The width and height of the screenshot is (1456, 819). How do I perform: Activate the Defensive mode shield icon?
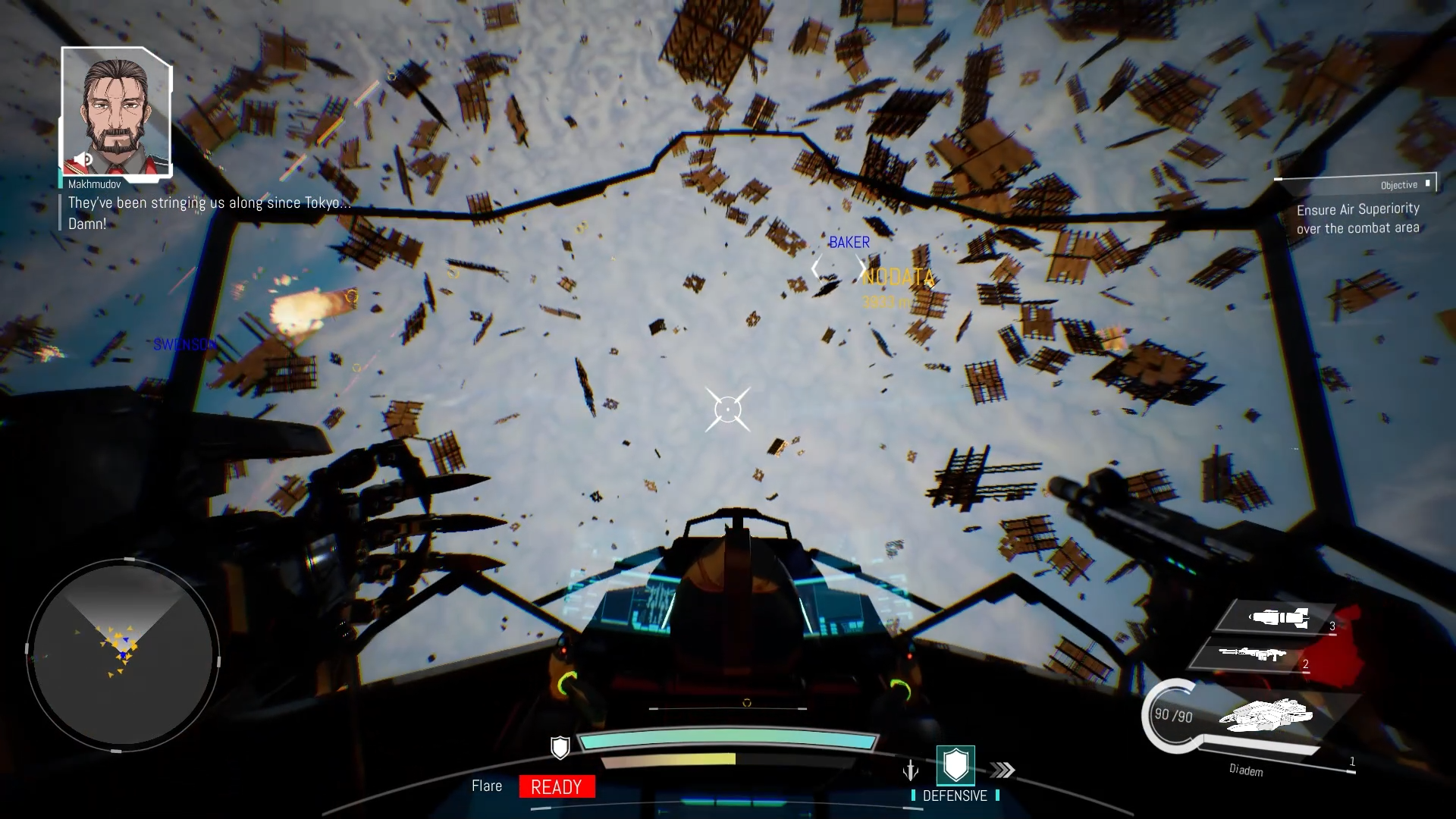coord(955,764)
